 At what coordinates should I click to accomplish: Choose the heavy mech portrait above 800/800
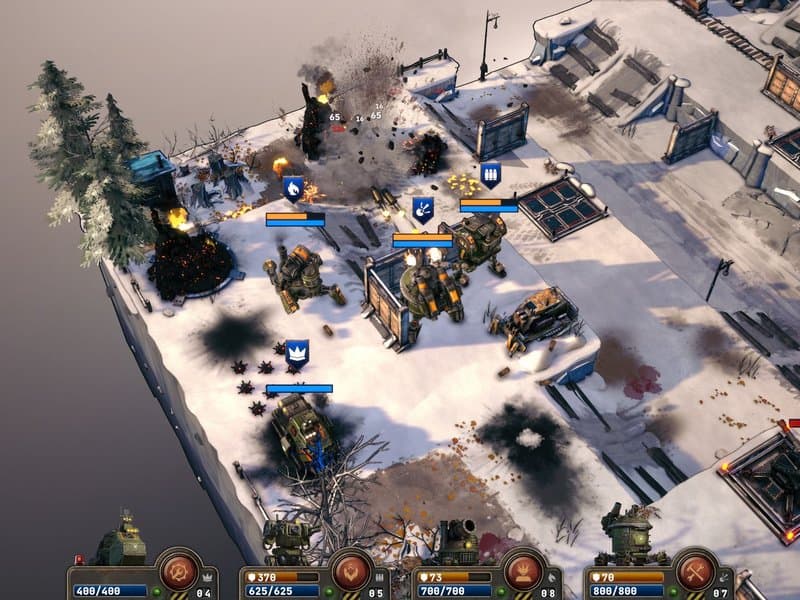point(627,537)
